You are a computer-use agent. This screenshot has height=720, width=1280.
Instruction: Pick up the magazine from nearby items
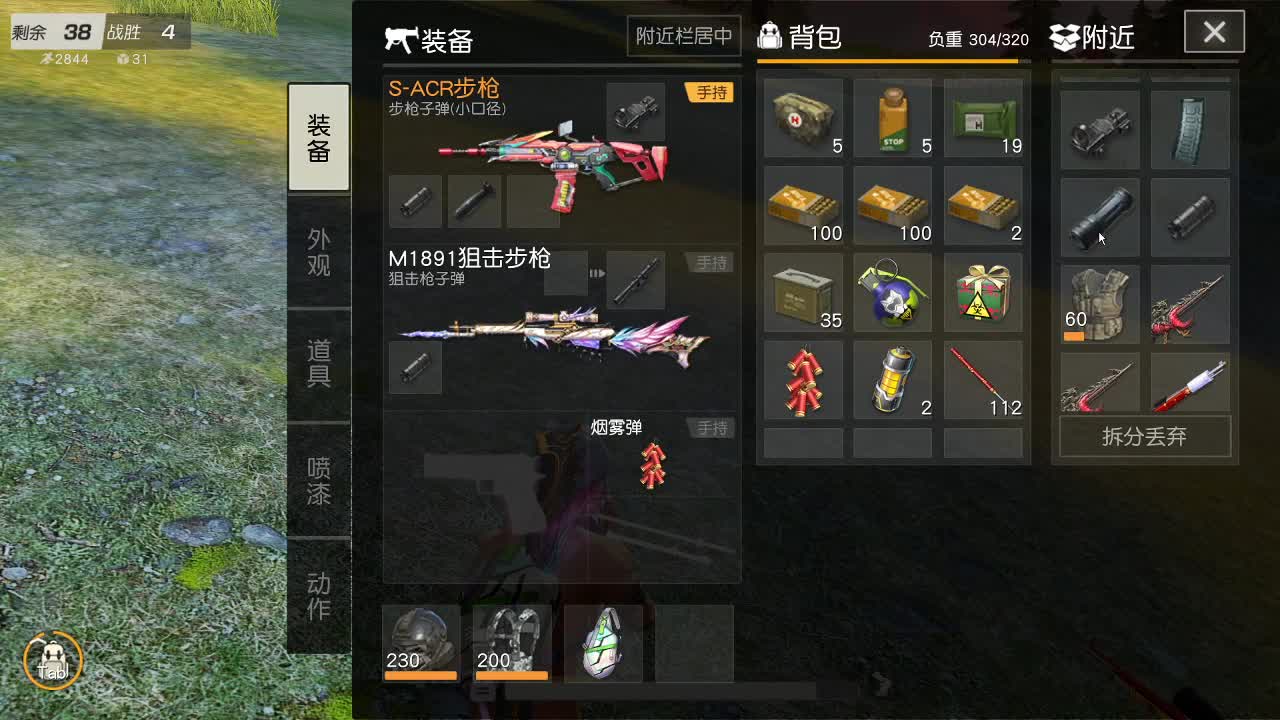coord(1189,128)
